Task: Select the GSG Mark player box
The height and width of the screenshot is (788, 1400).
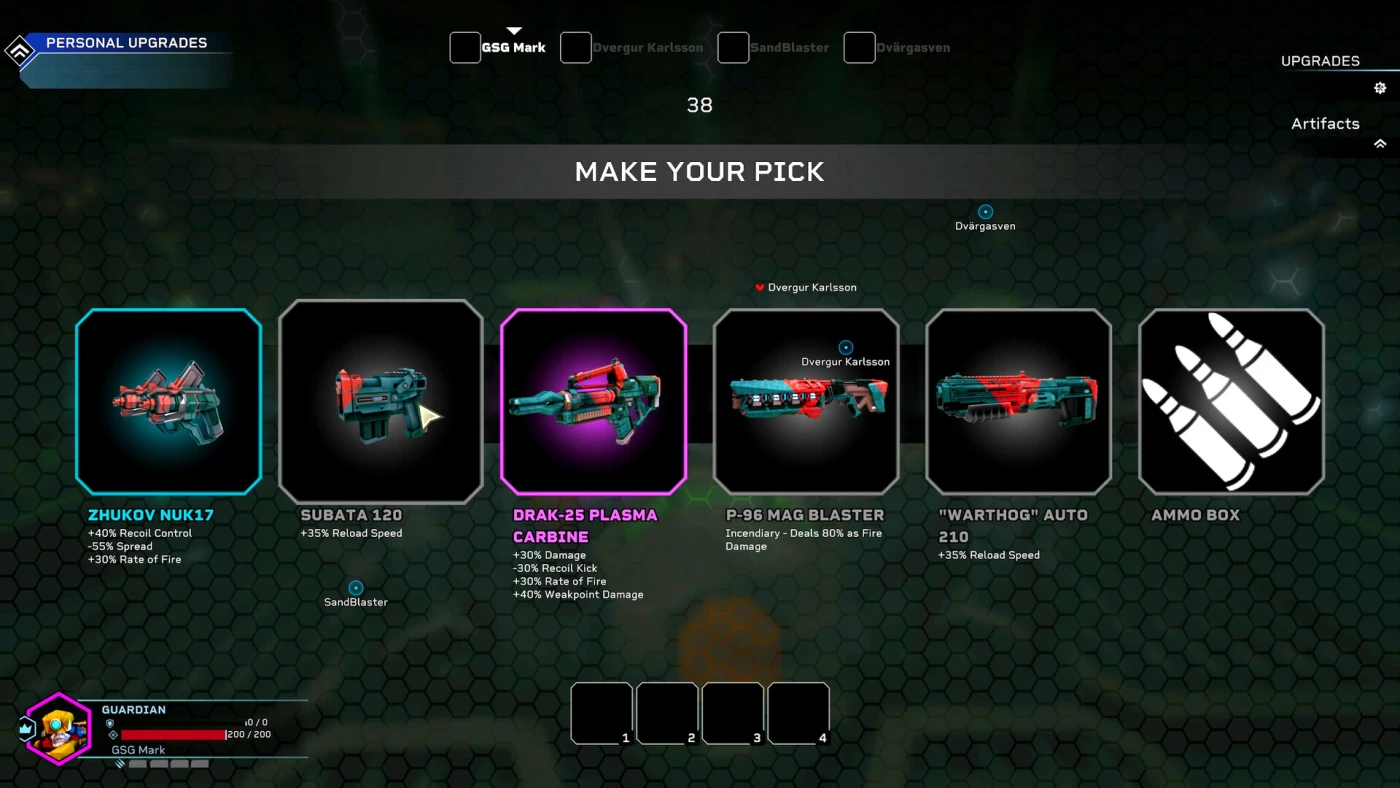Action: [465, 48]
